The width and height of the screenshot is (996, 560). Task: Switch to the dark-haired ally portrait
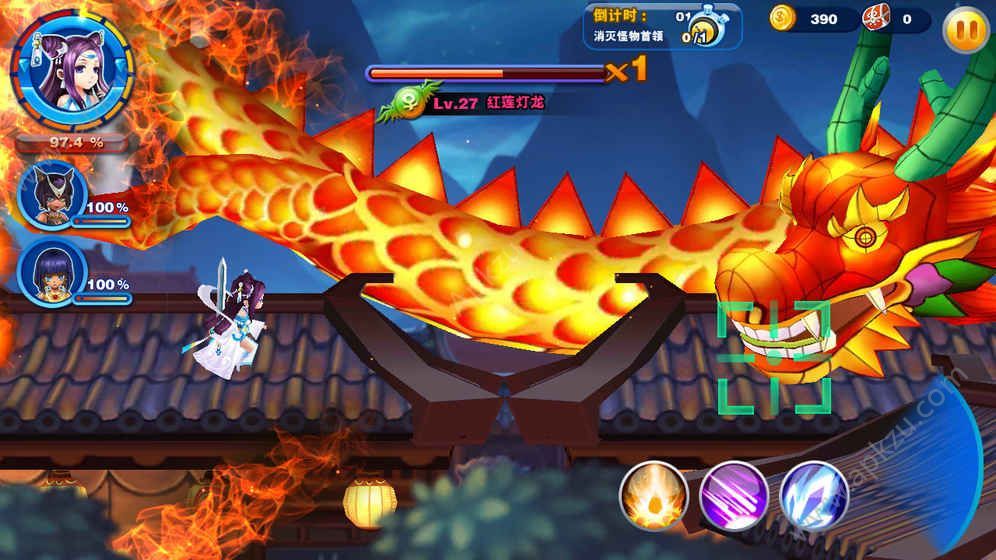52,272
